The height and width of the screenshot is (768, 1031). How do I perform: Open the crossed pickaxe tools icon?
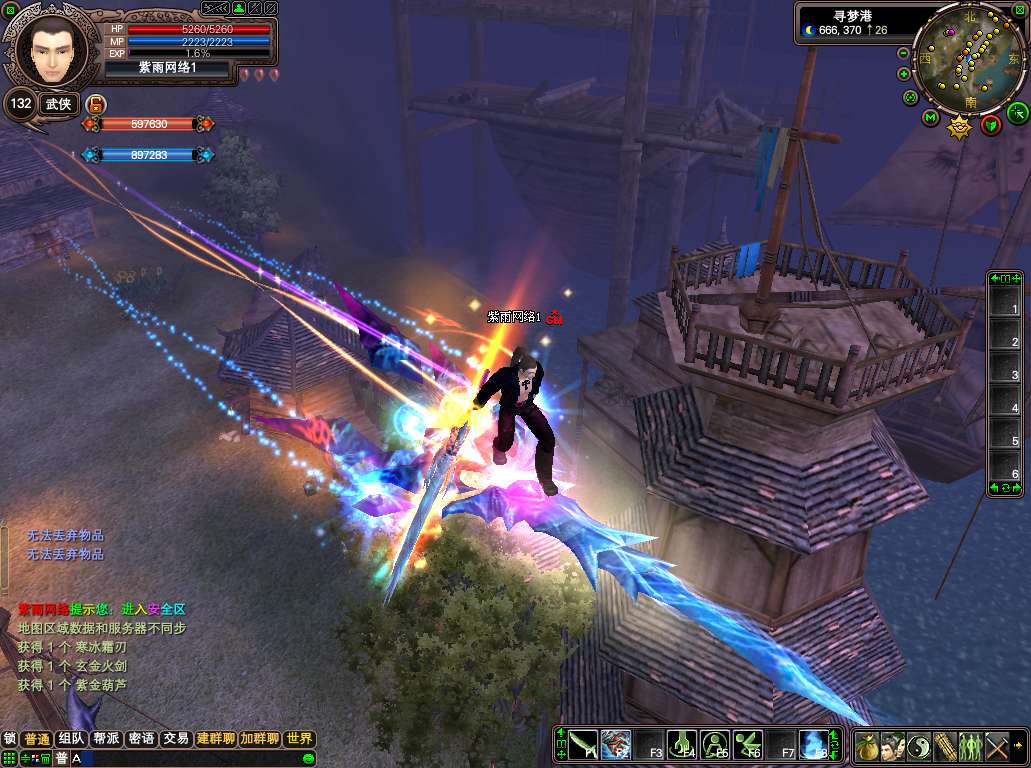tap(997, 746)
